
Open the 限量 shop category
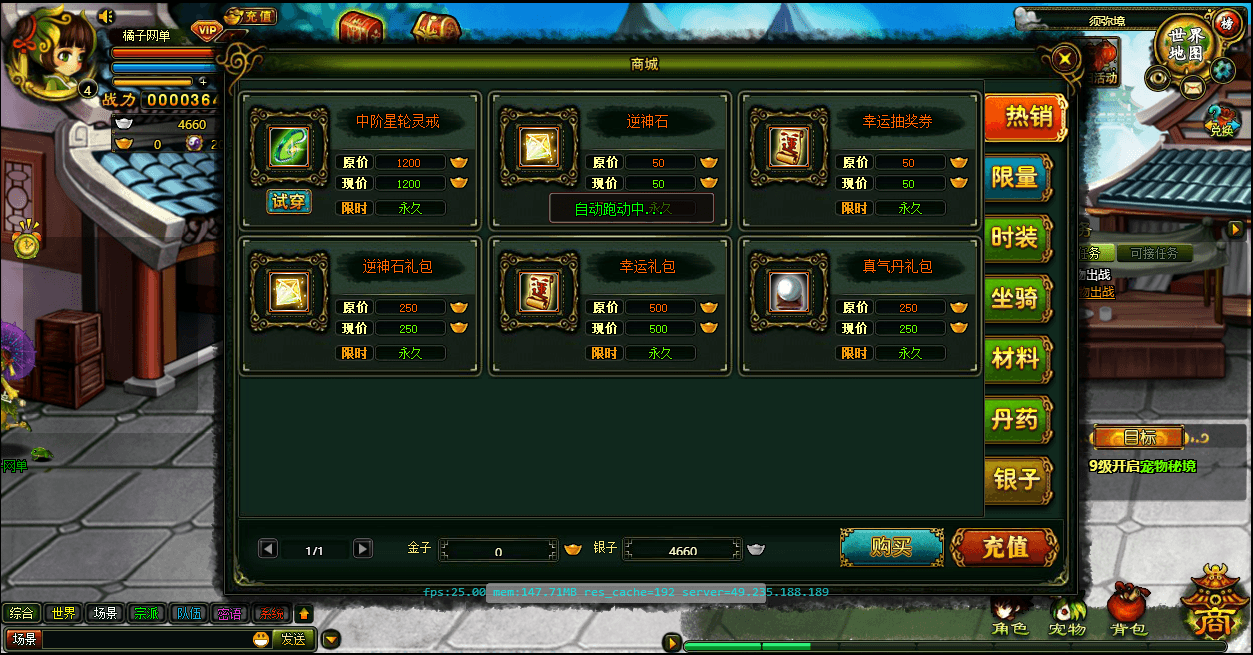(1017, 177)
